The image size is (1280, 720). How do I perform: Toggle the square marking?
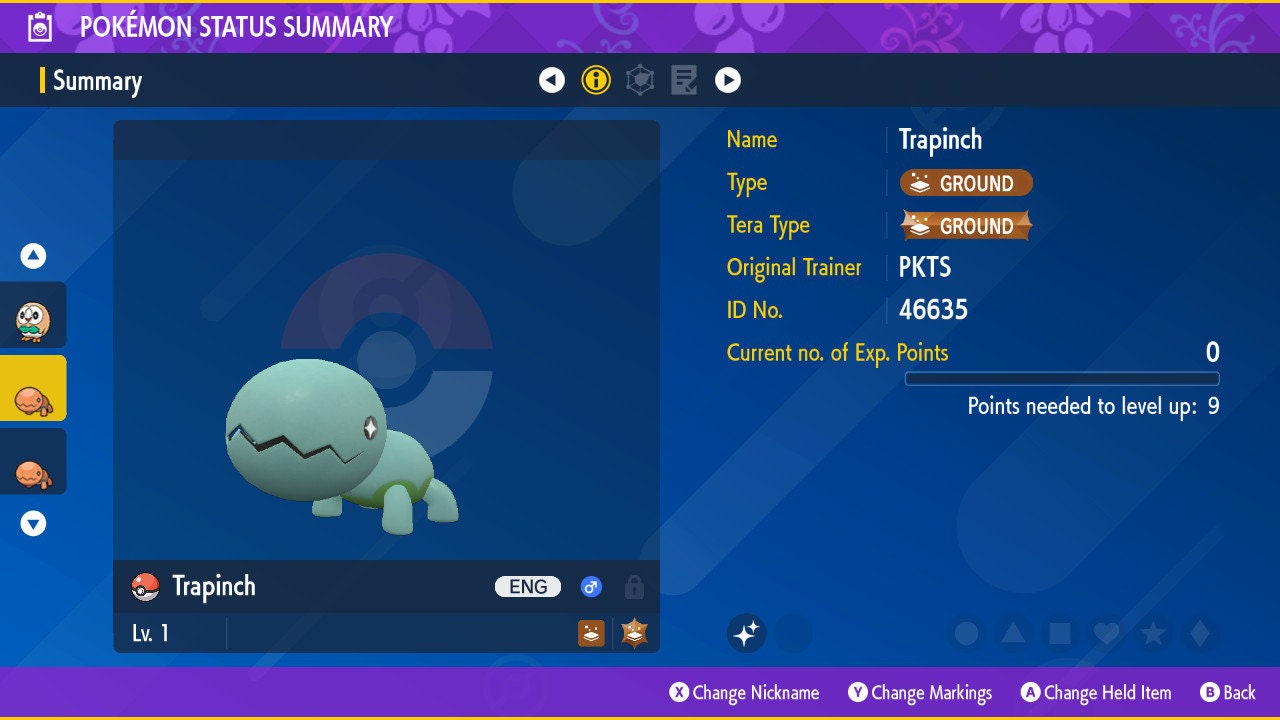[1059, 633]
